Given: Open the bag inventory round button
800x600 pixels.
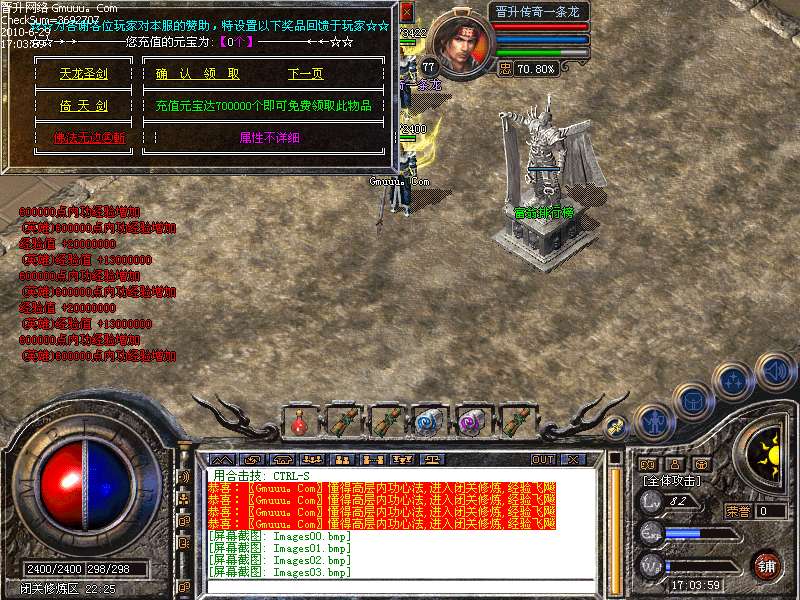Looking at the screenshot, I should (692, 400).
